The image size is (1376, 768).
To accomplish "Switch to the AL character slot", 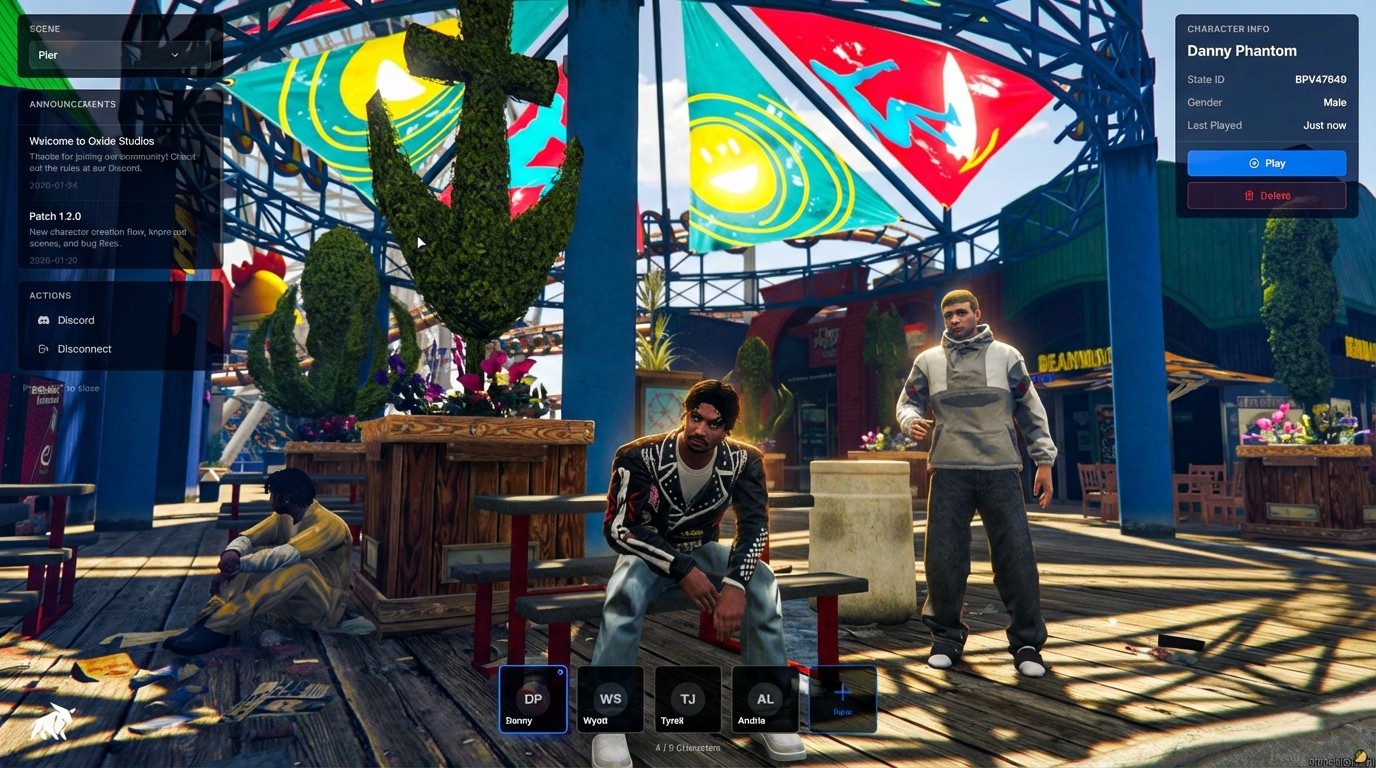I will [765, 700].
